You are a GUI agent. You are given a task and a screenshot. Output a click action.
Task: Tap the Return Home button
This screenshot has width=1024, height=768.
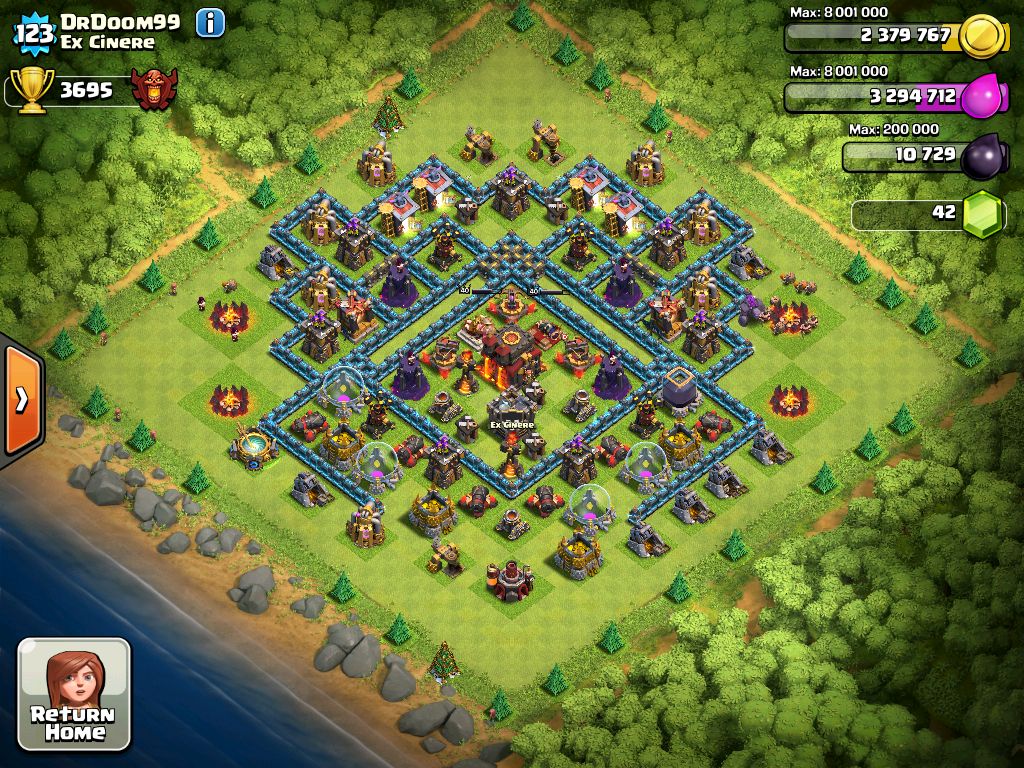click(74, 694)
